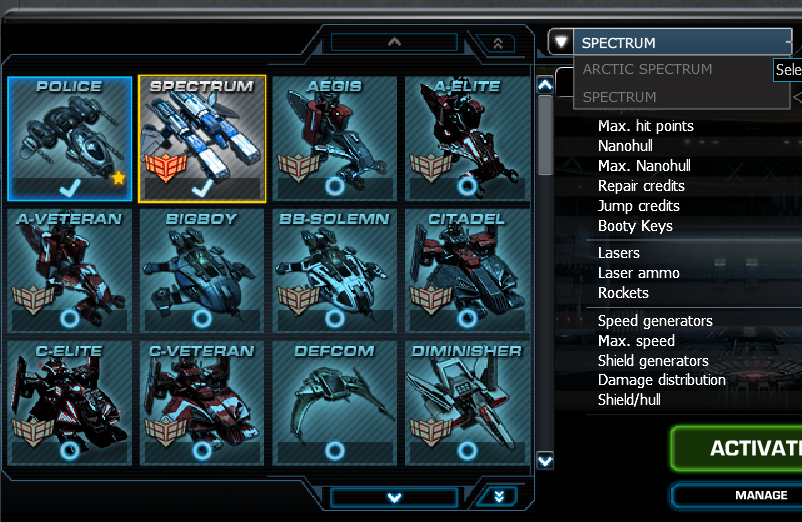
Task: Pick the Diminisher ship
Action: pyautogui.click(x=467, y=402)
